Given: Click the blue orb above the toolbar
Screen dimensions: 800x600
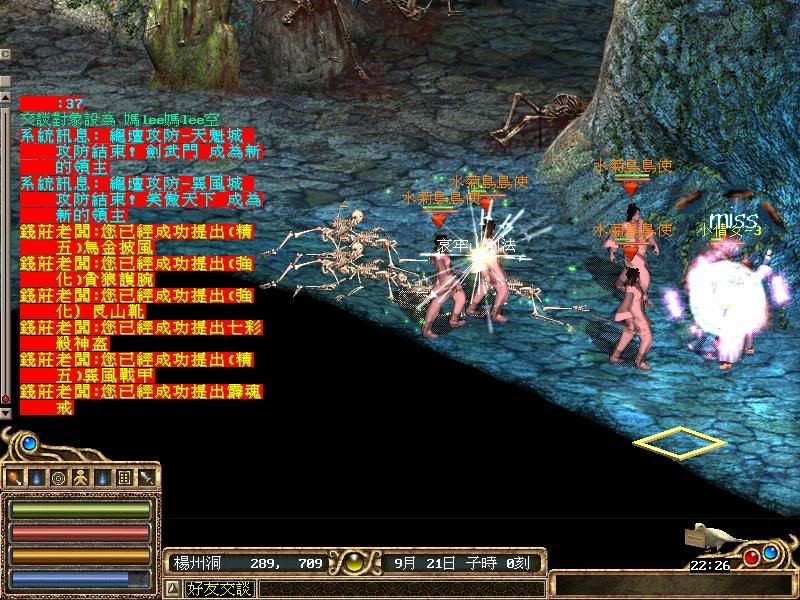Looking at the screenshot, I should pos(29,442).
